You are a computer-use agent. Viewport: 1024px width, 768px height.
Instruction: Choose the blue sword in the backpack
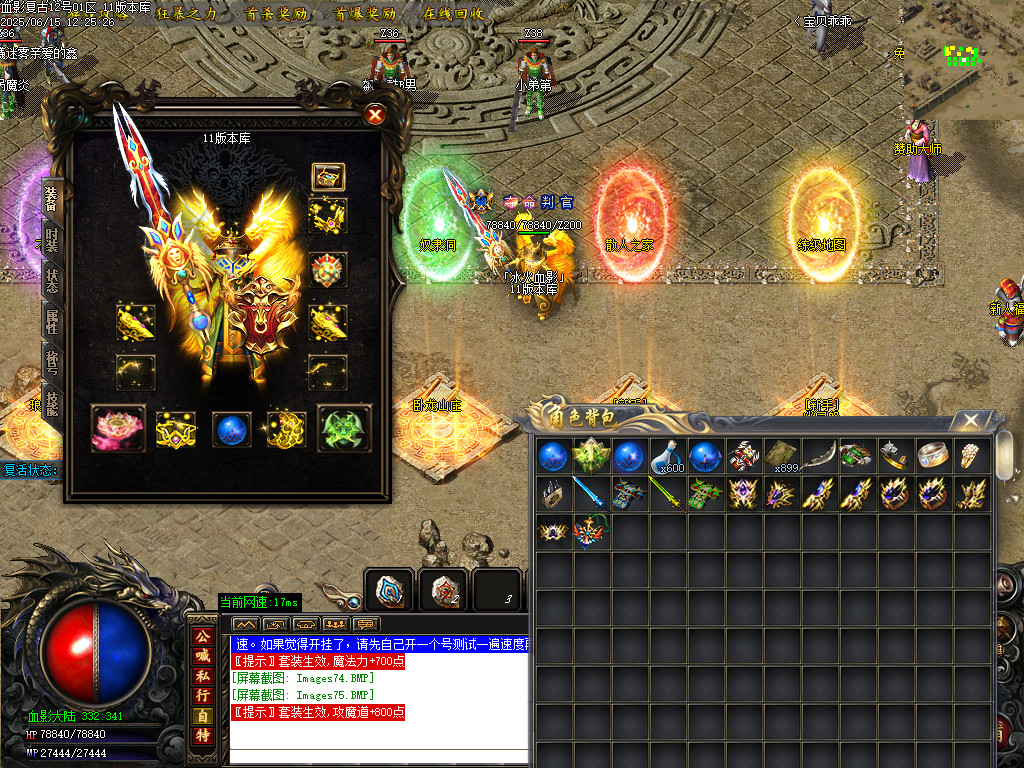(590, 493)
